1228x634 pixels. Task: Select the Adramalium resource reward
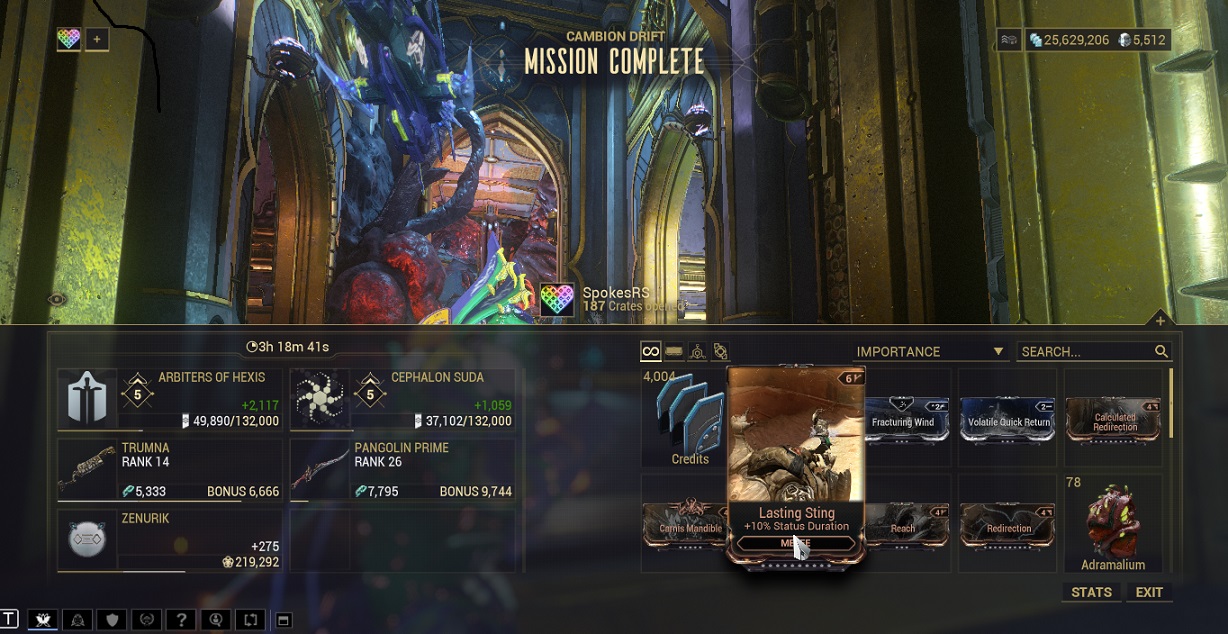(x=1113, y=524)
